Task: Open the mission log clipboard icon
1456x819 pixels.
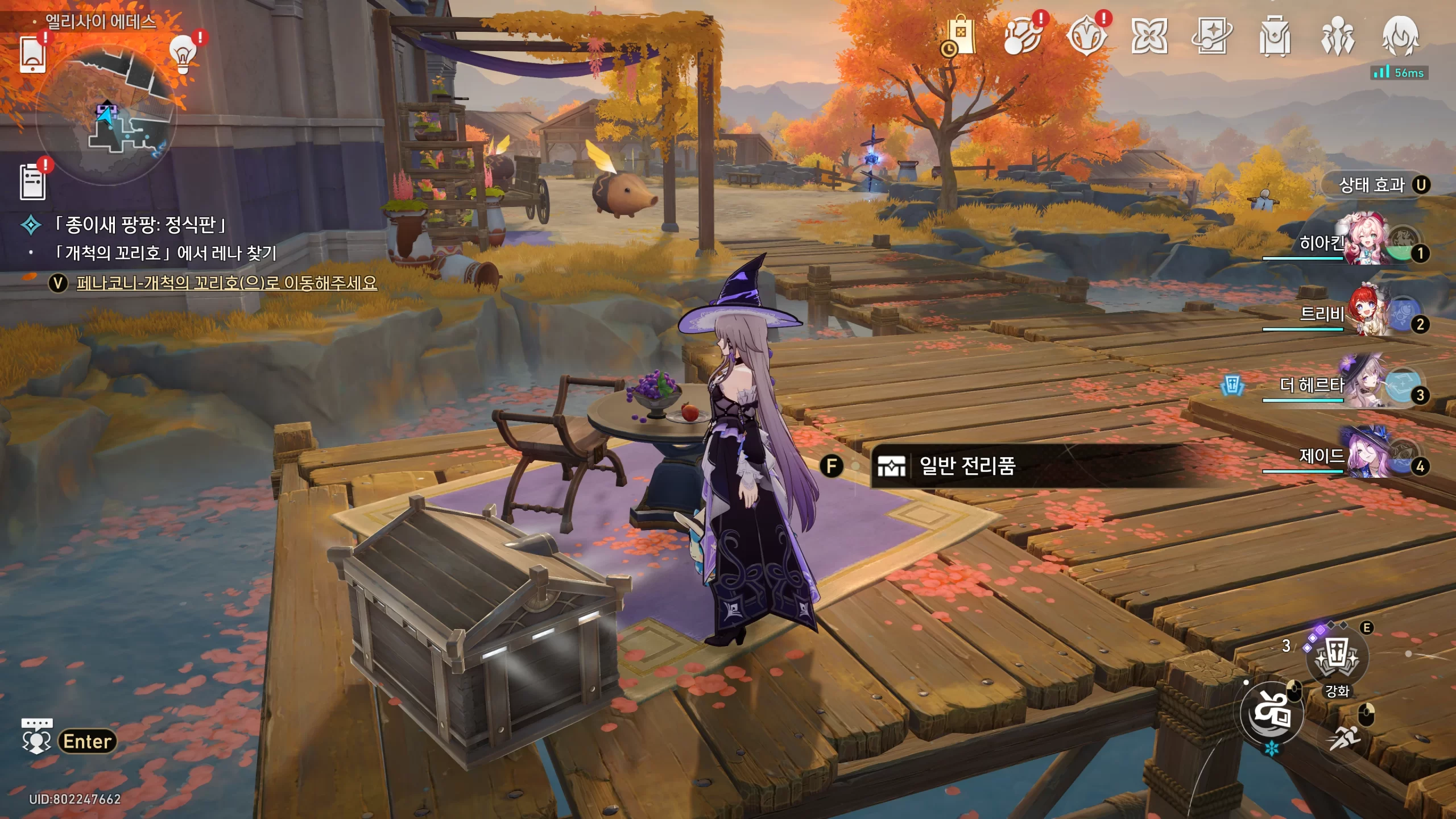Action: [x=32, y=181]
